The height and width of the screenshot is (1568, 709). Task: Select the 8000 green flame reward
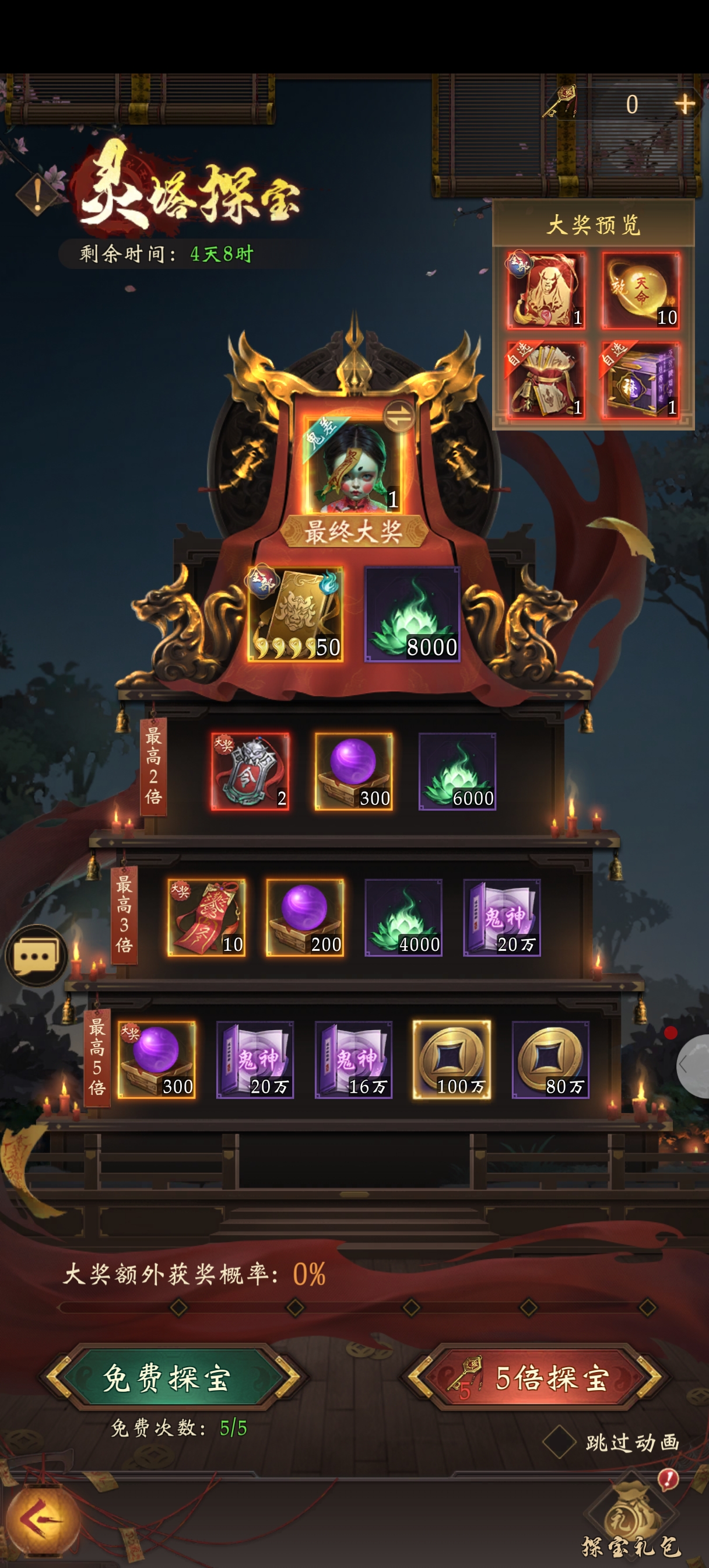[412, 614]
